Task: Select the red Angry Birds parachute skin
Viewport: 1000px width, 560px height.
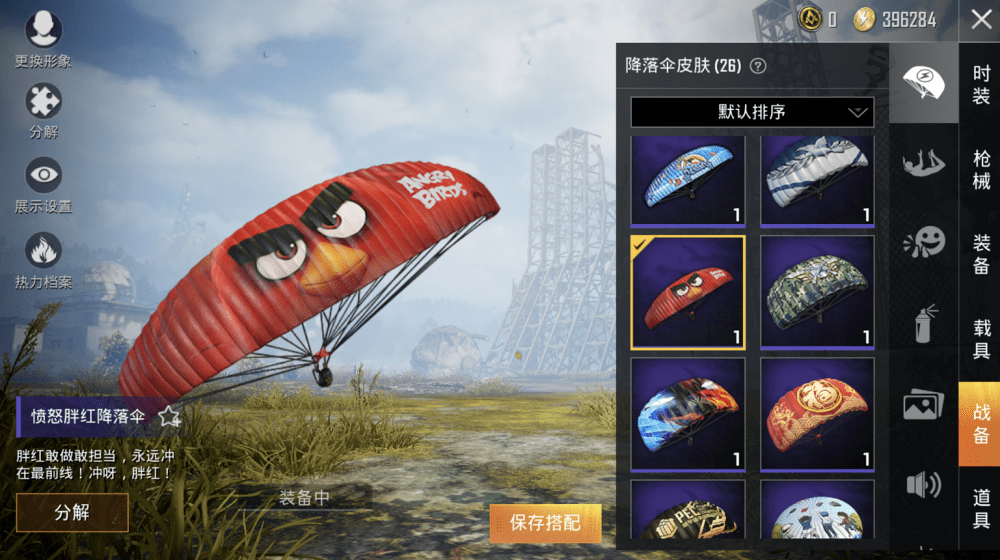Action: click(x=688, y=292)
